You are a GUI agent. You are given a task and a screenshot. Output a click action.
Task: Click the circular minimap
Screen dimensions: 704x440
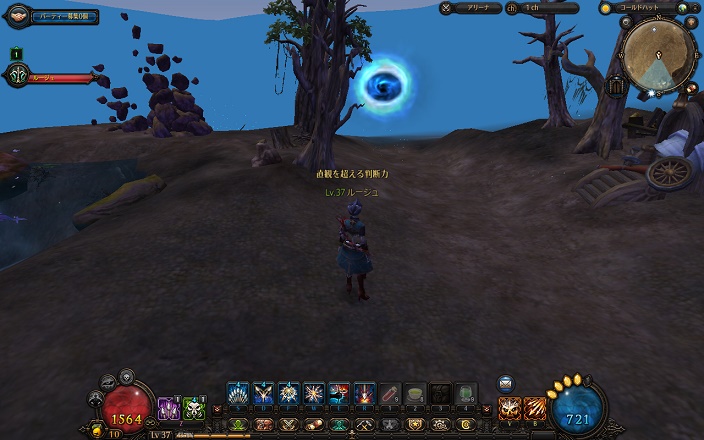pyautogui.click(x=659, y=52)
